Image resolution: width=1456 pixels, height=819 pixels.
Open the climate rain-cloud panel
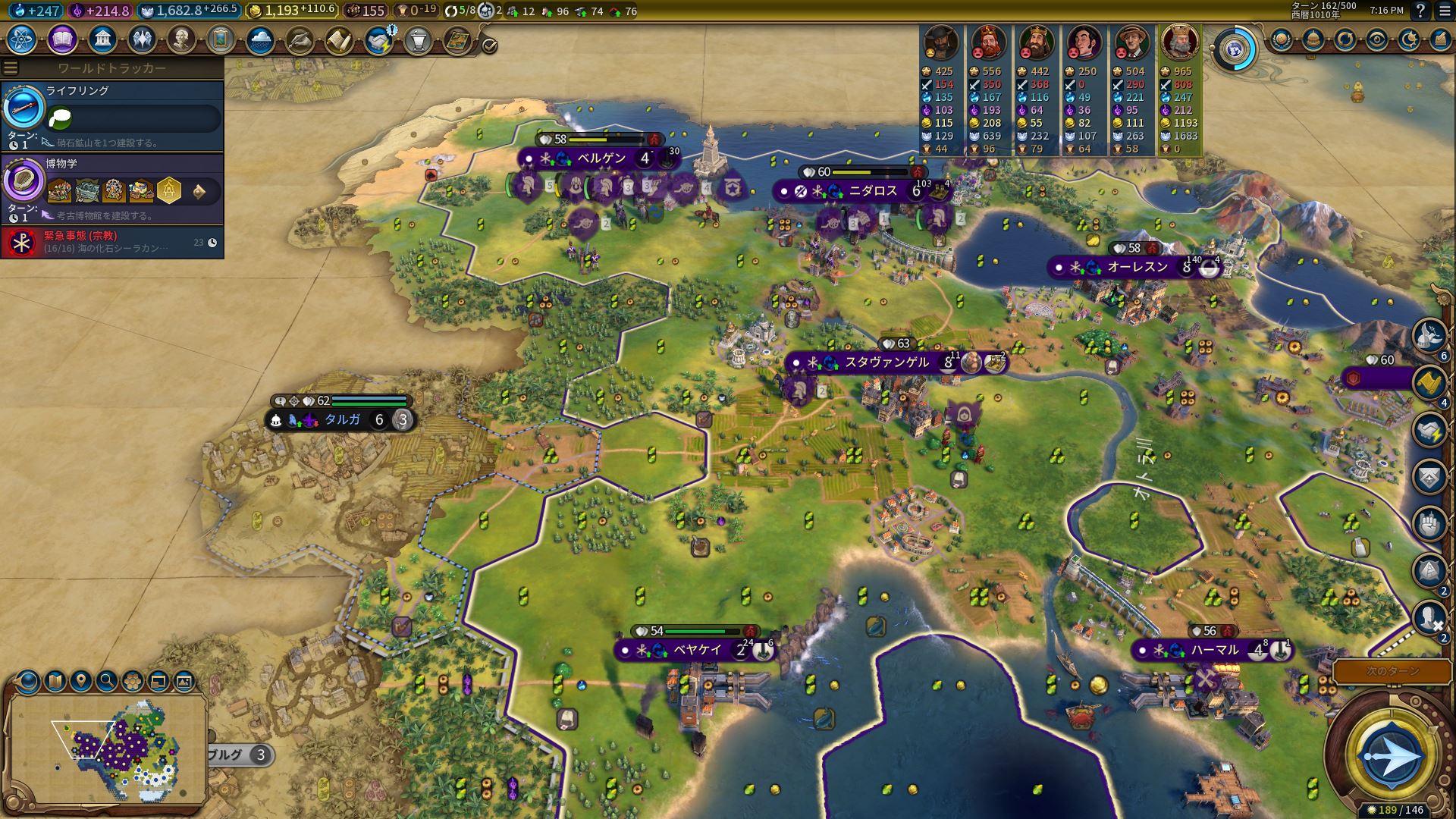point(260,39)
